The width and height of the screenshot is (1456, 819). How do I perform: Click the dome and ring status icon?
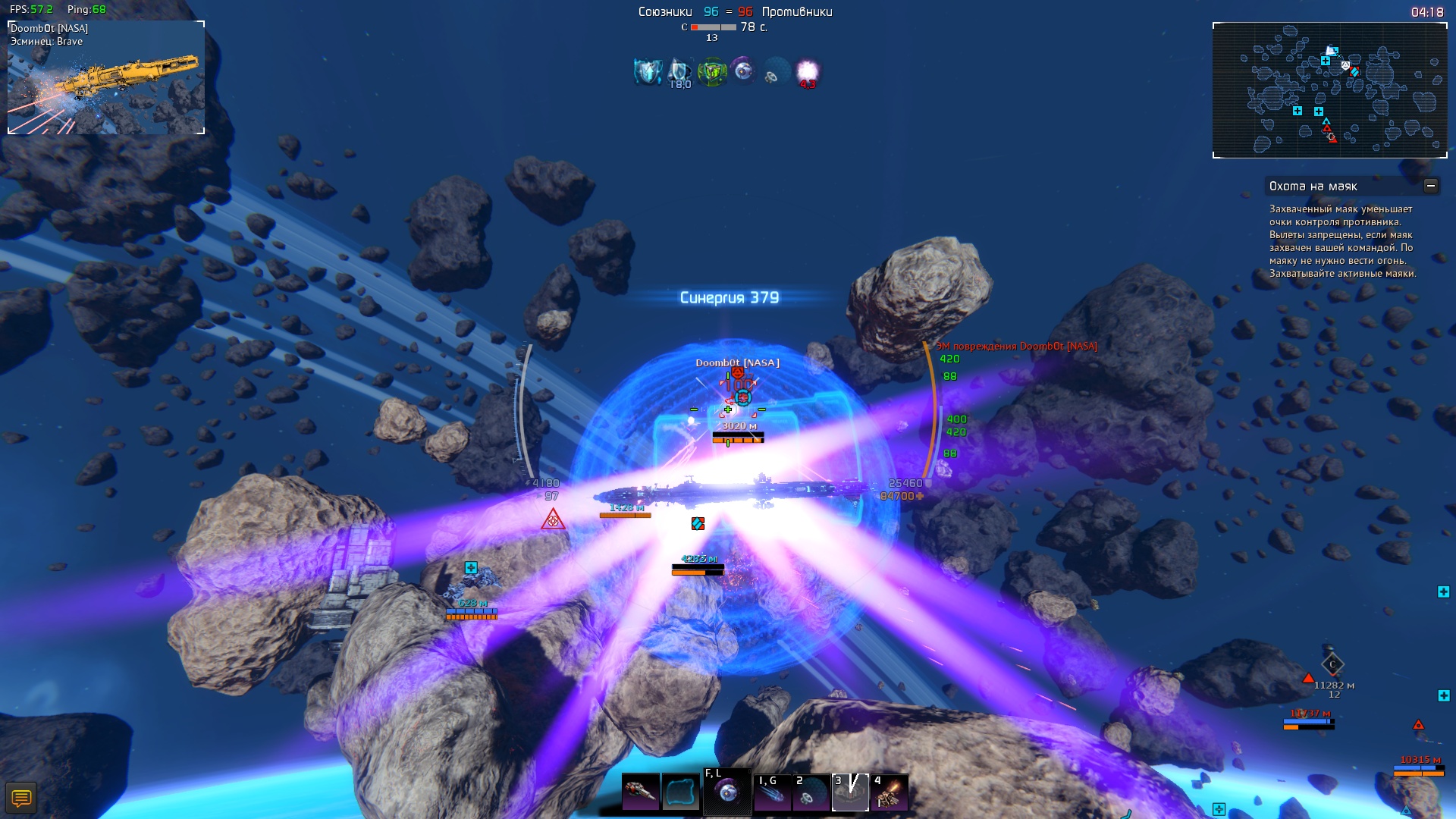(776, 72)
